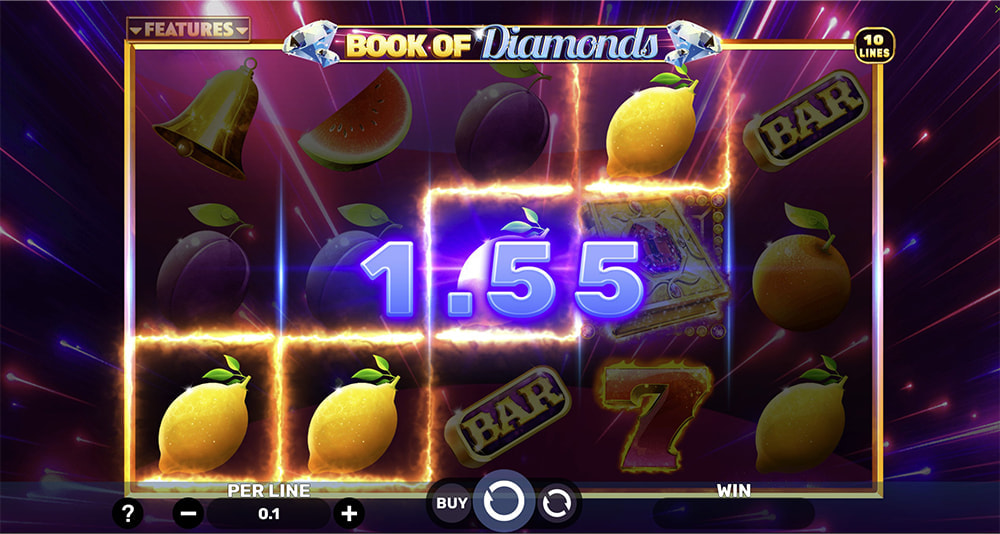
Task: Open the Features dropdown
Action: point(188,30)
